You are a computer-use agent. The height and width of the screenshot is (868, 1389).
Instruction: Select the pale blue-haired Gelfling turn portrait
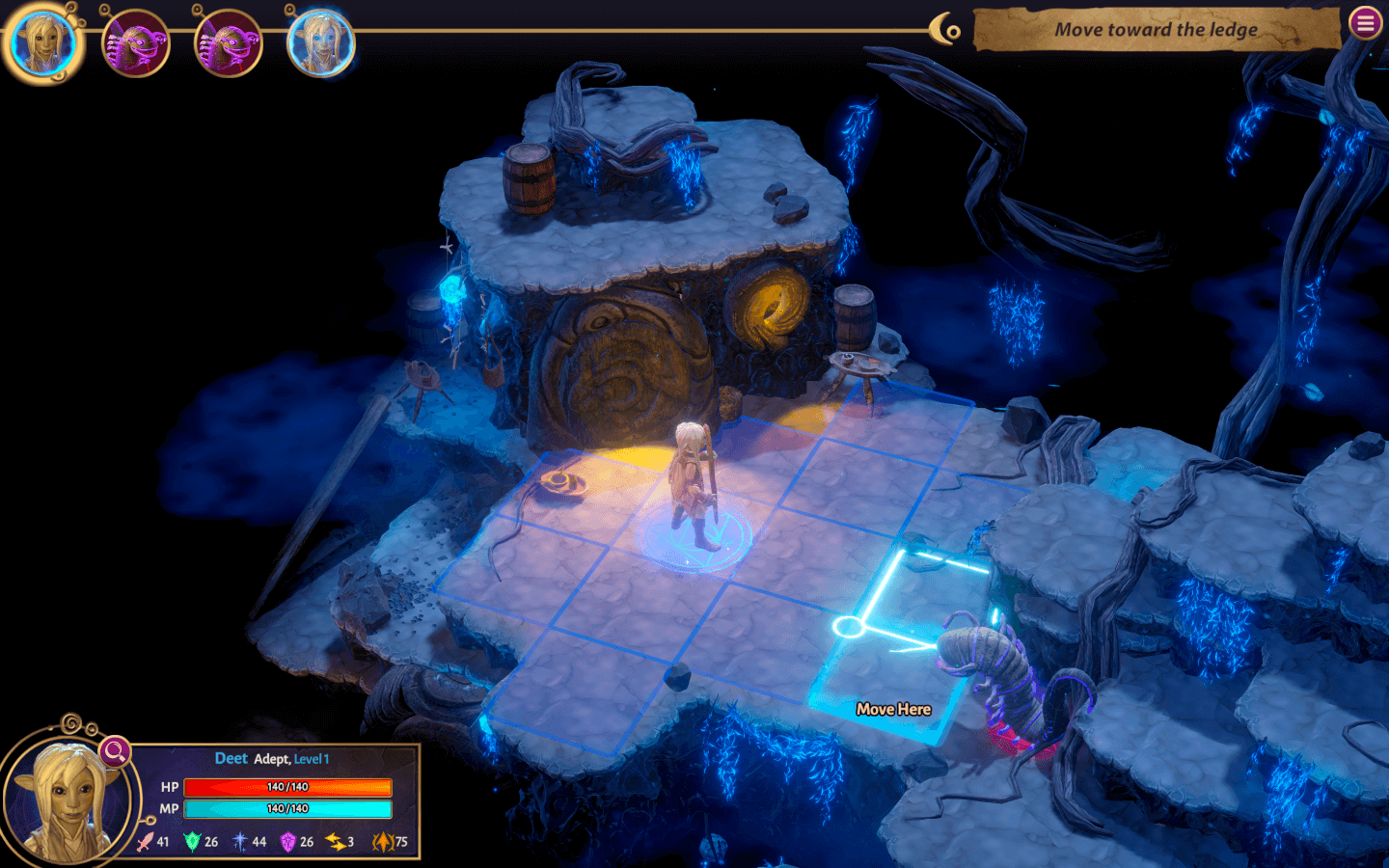[x=321, y=43]
